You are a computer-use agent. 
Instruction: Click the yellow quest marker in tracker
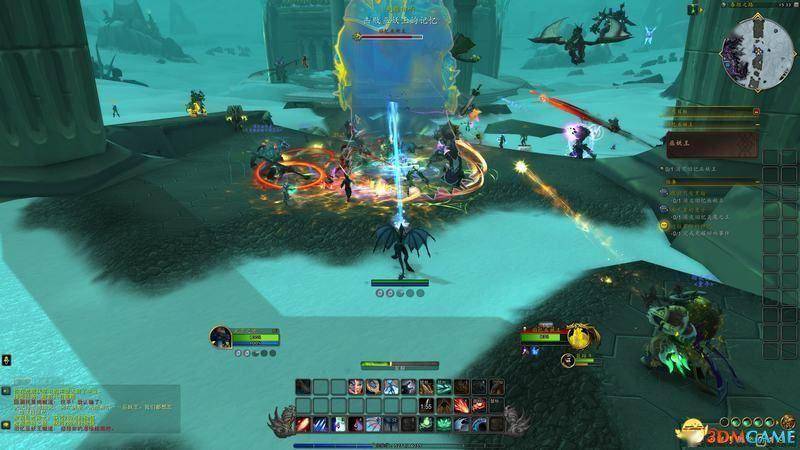click(664, 226)
